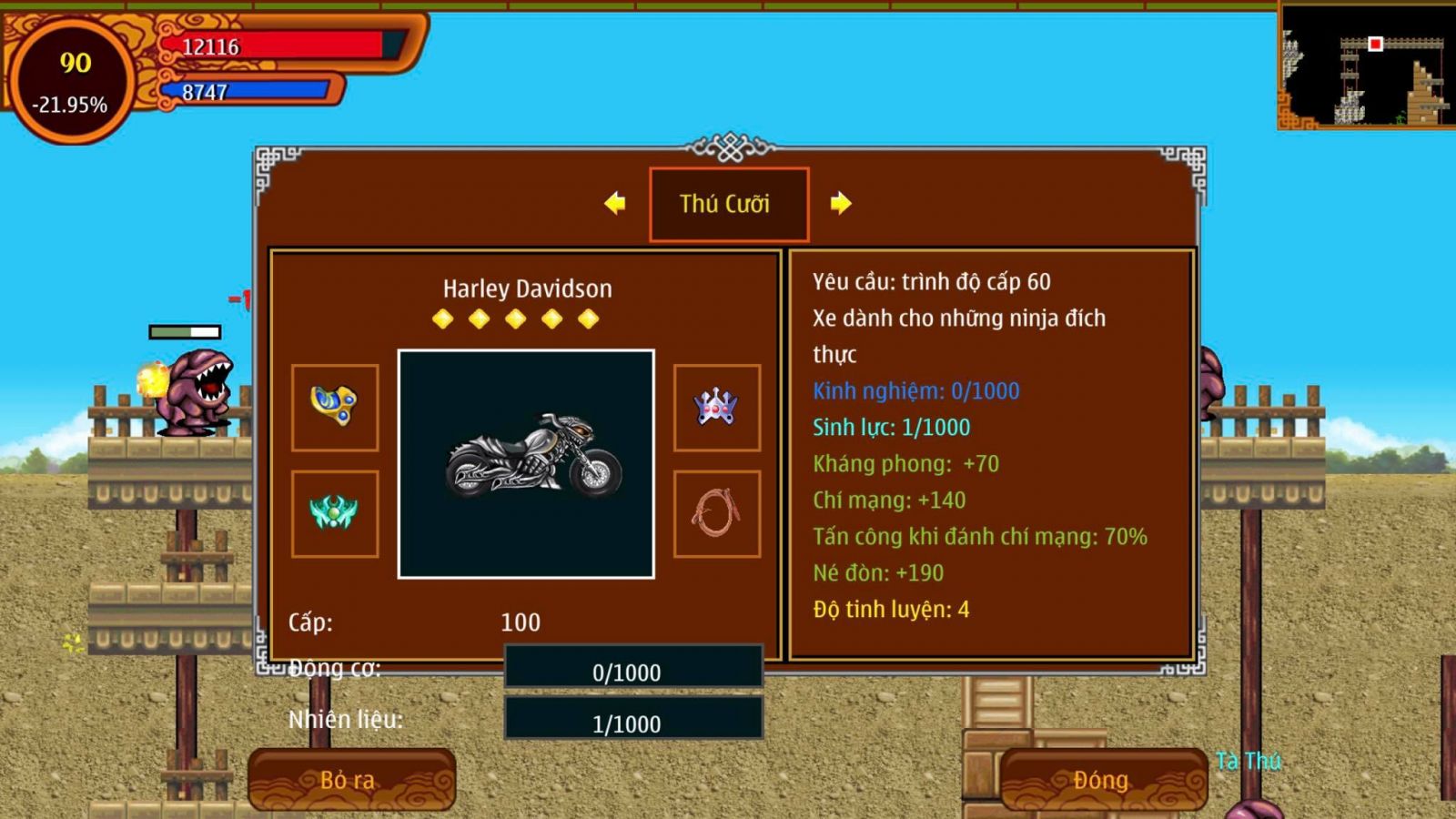Select the Thú Cưỡi tab

tap(728, 204)
